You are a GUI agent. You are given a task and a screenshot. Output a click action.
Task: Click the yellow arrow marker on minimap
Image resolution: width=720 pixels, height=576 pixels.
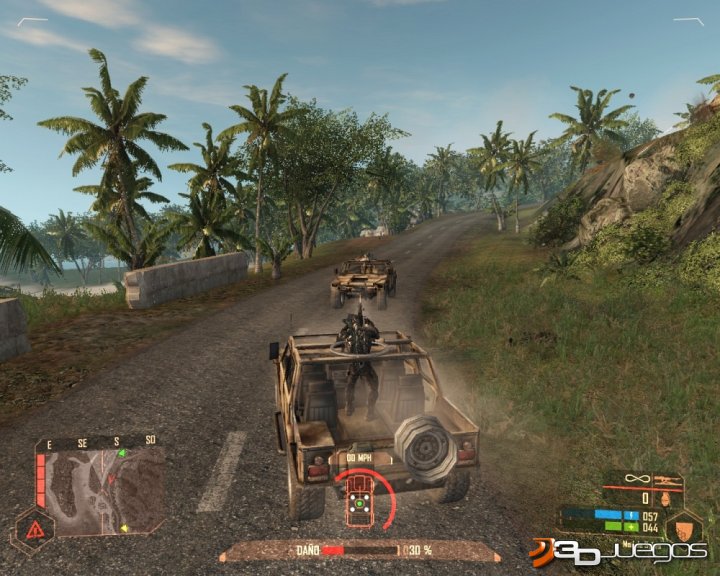coord(124,528)
